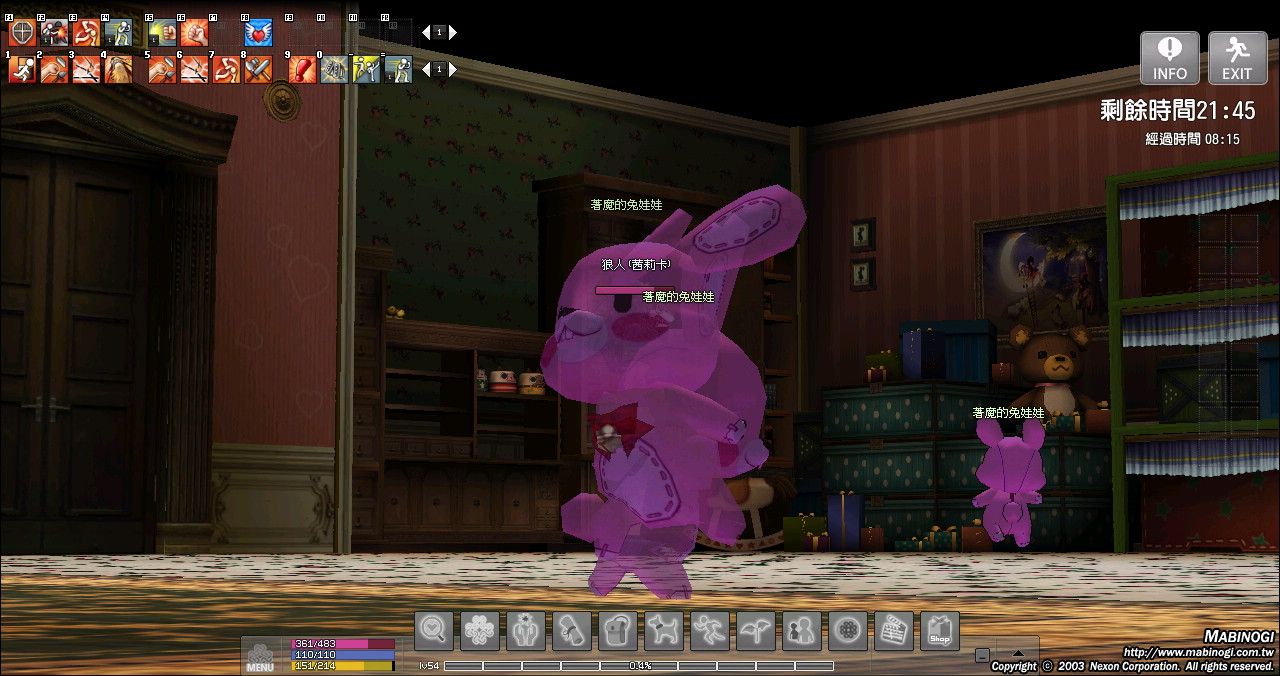This screenshot has height=676, width=1280.
Task: Use the shield skill on F1
Action: point(22,33)
